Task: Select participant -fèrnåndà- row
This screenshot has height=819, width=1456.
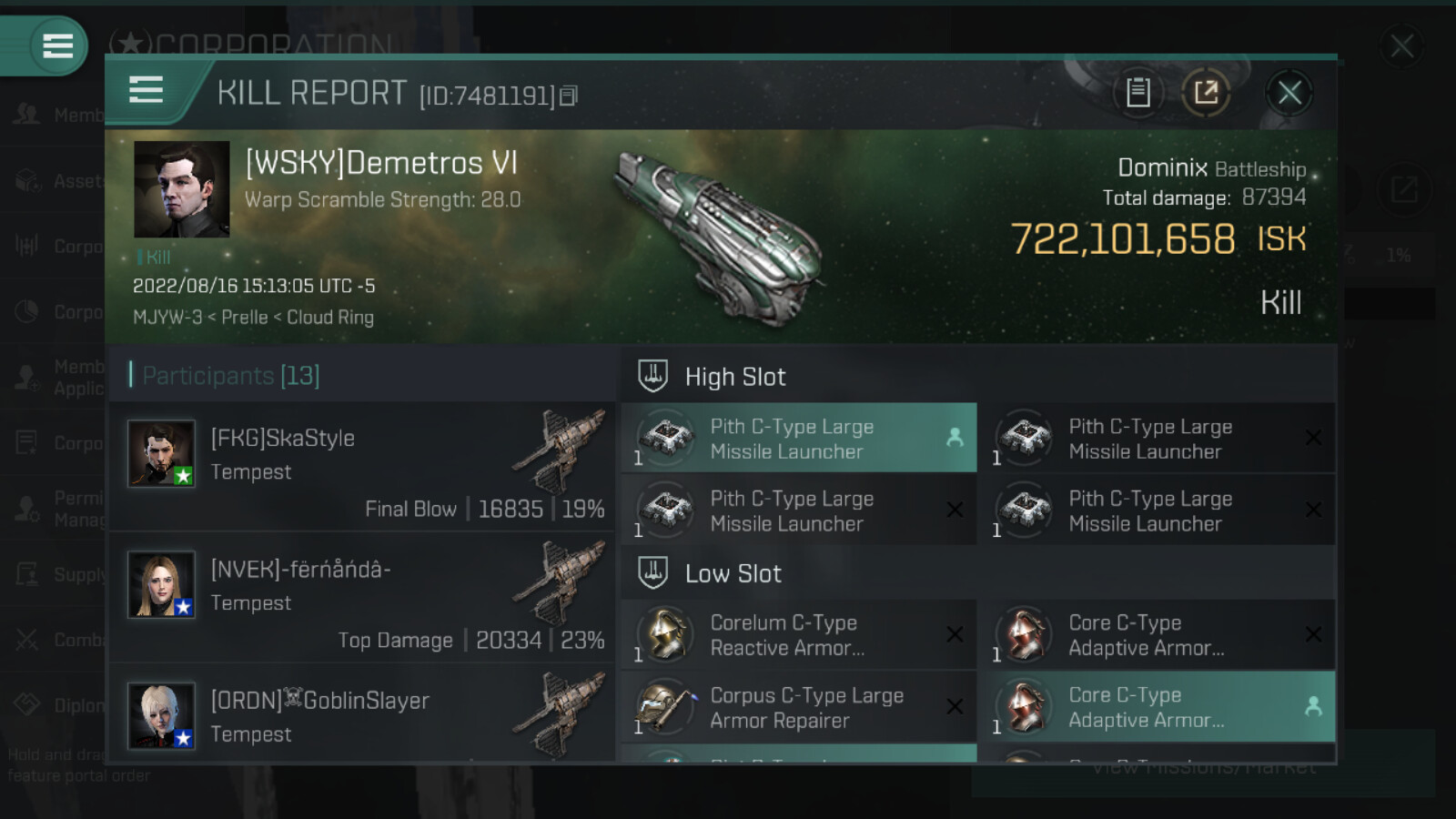Action: click(x=364, y=597)
